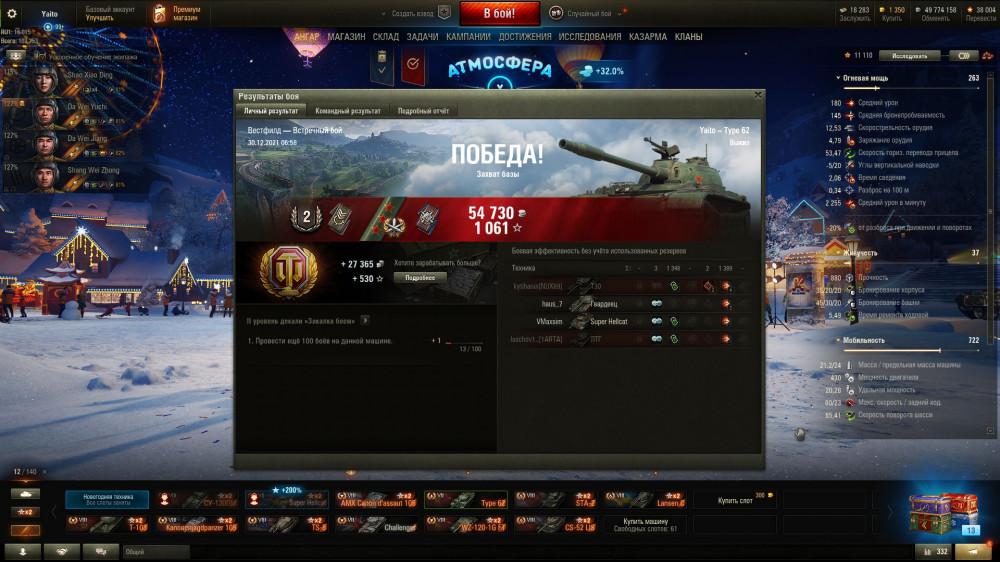The image size is (1000, 562).
Task: Open the settings gear menu
Action: [11, 13]
